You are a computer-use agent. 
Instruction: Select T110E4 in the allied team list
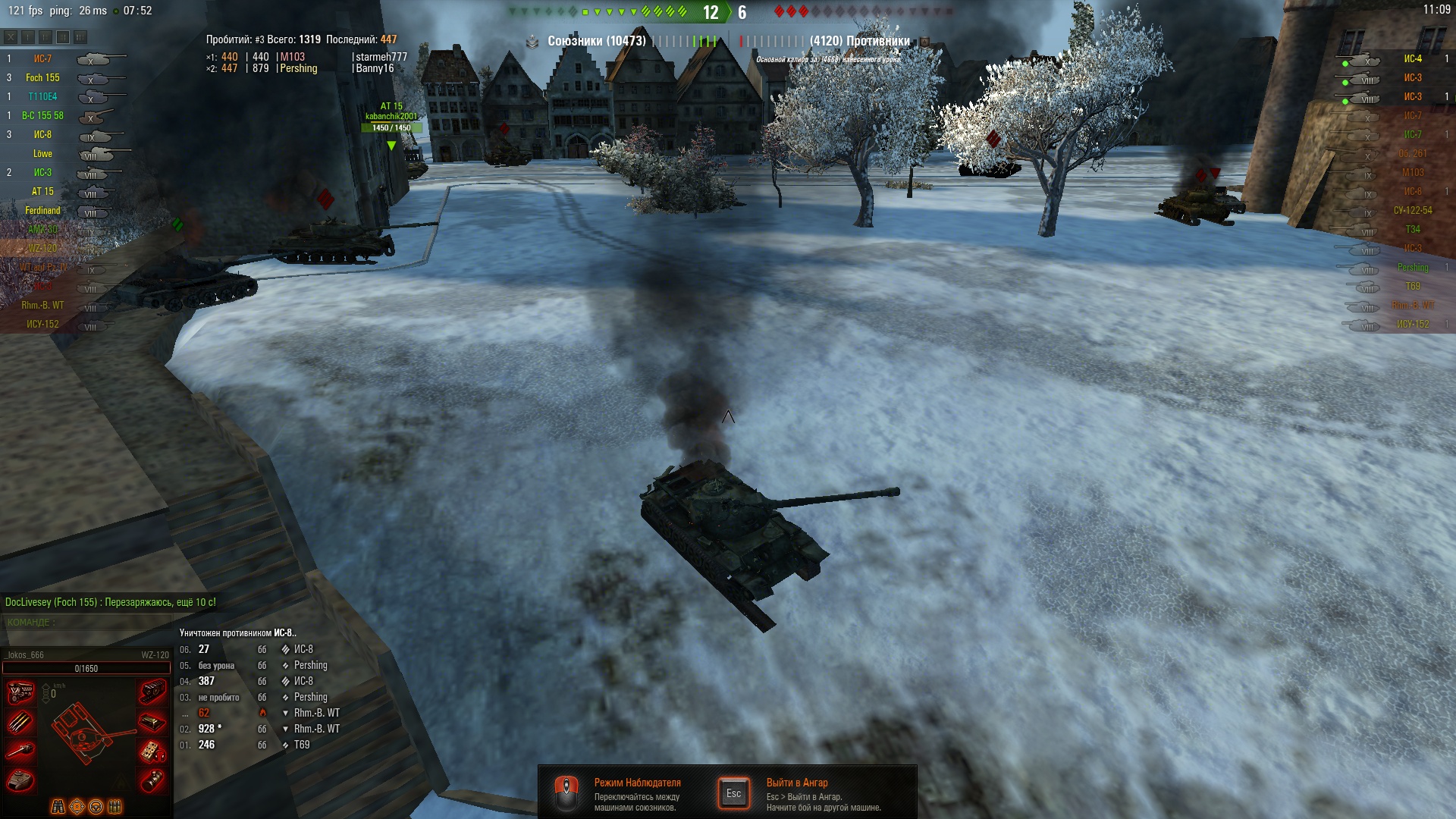click(42, 96)
